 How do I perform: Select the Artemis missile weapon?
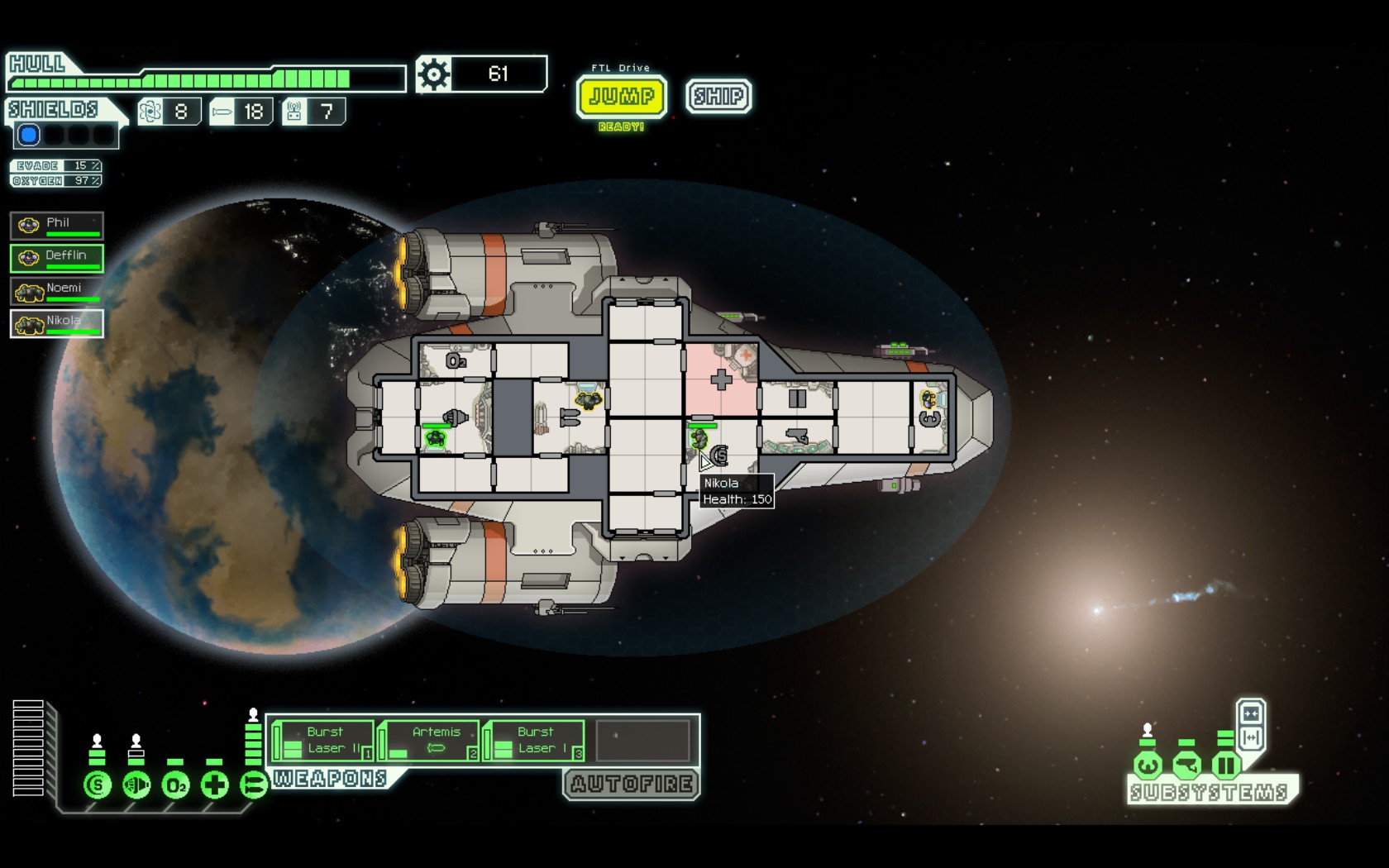pos(430,741)
